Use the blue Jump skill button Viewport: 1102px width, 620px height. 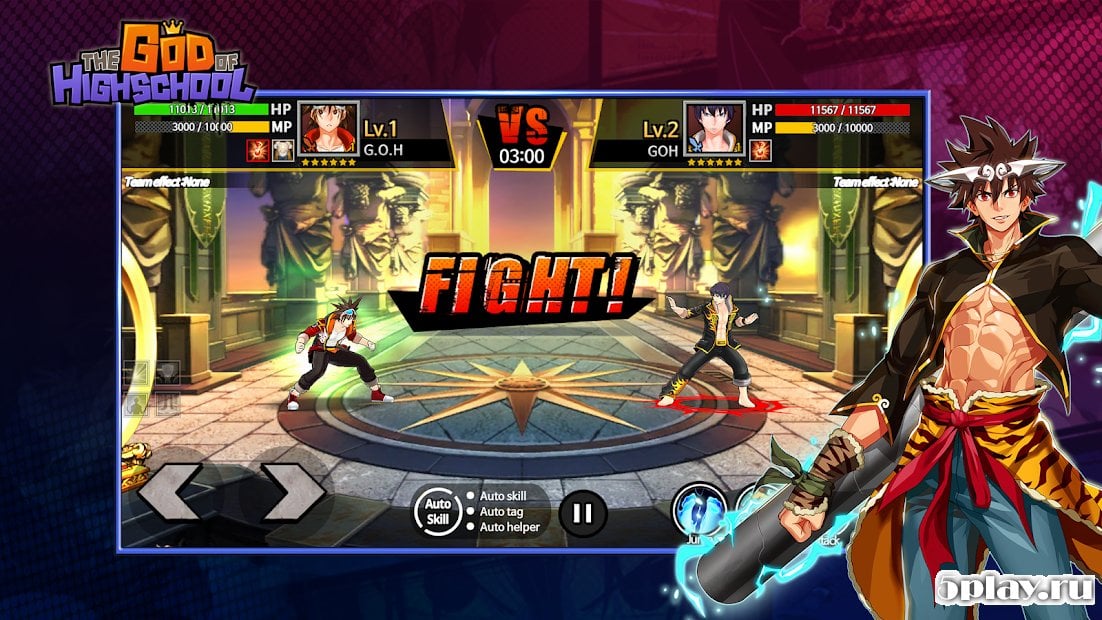point(698,508)
